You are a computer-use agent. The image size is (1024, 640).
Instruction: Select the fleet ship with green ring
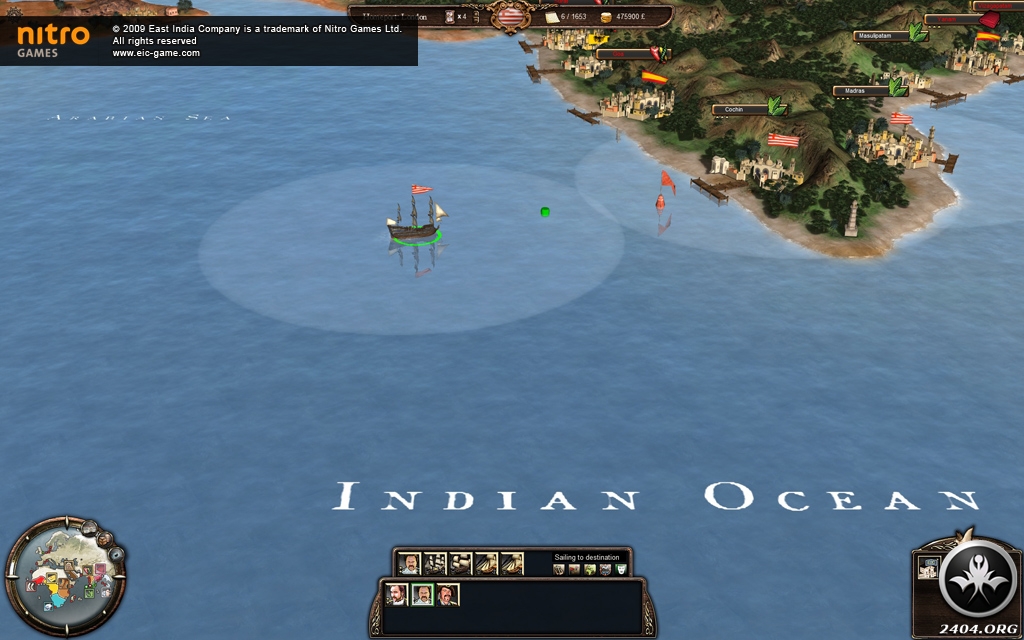click(x=416, y=222)
